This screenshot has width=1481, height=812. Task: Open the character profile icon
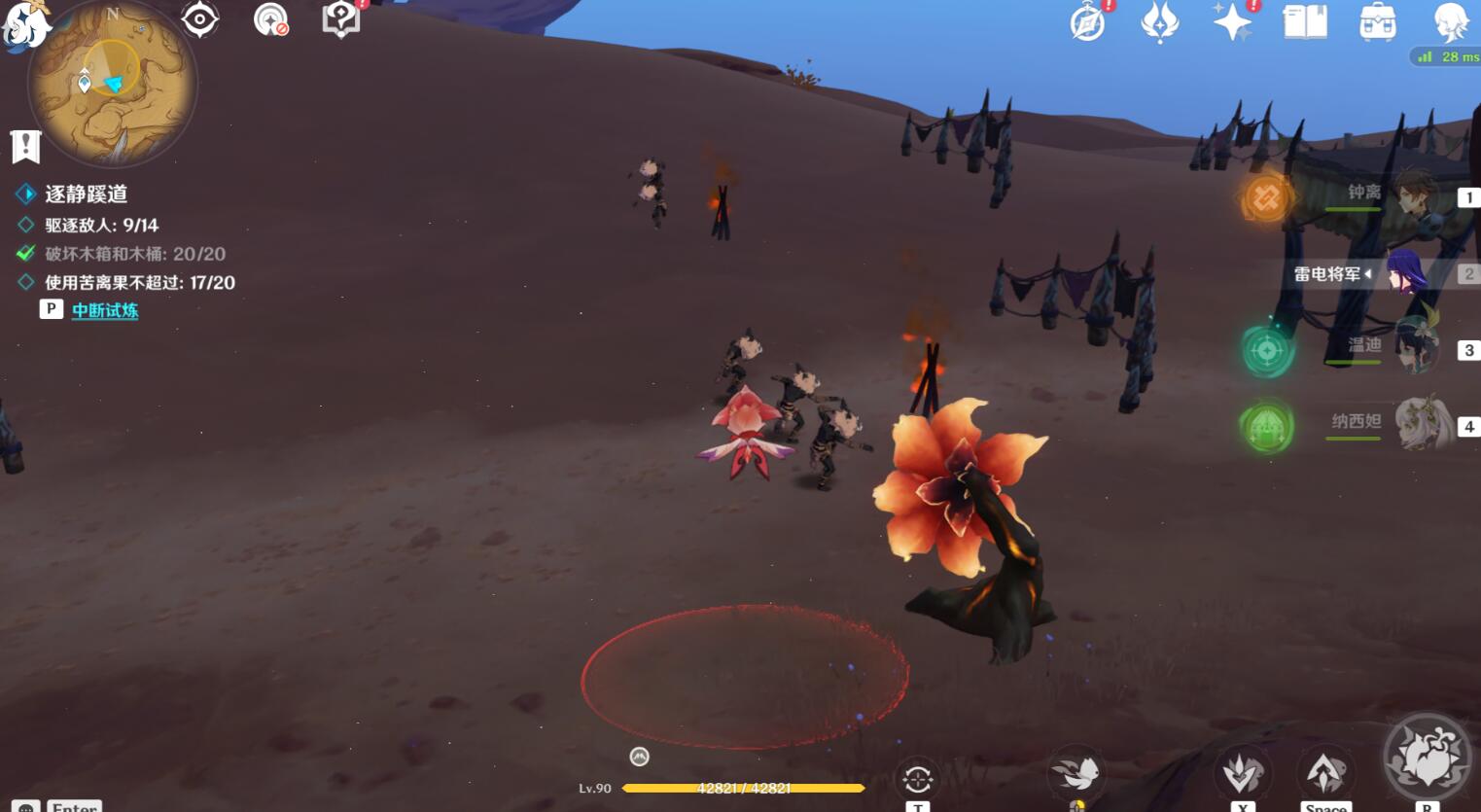pyautogui.click(x=1450, y=21)
